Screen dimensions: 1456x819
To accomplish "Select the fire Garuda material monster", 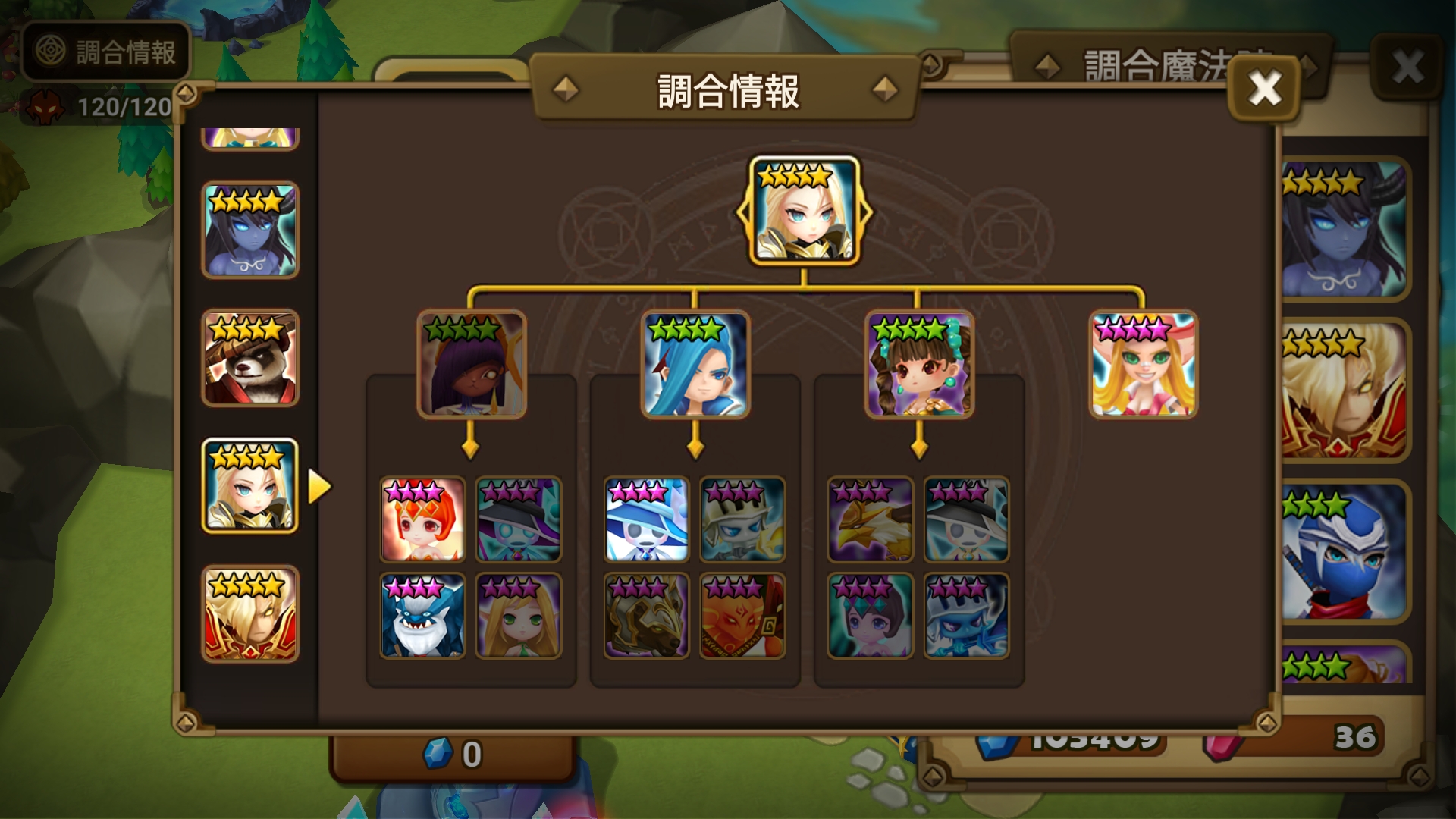I will [x=743, y=614].
